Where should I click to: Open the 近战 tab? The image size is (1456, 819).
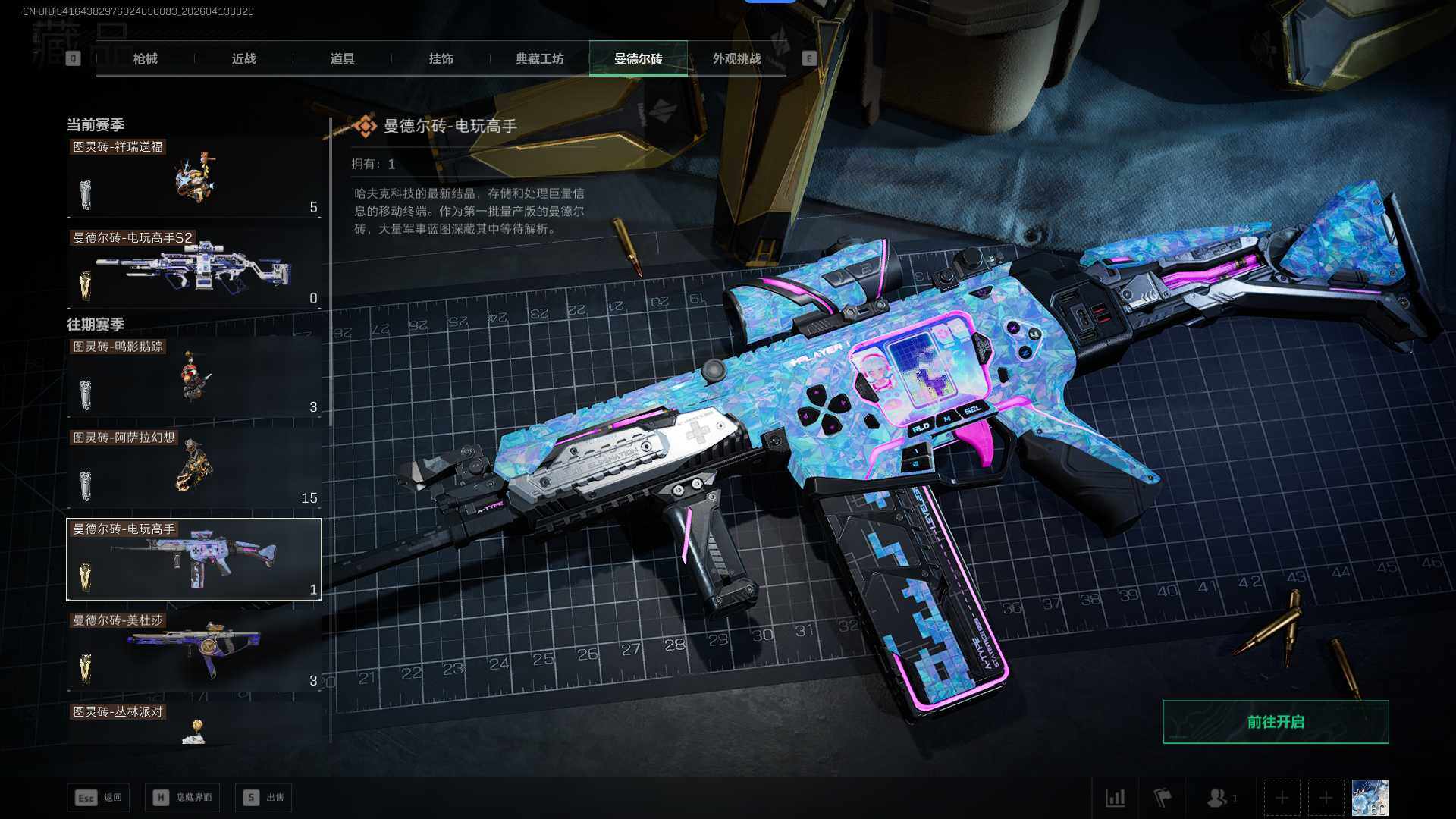tap(243, 58)
